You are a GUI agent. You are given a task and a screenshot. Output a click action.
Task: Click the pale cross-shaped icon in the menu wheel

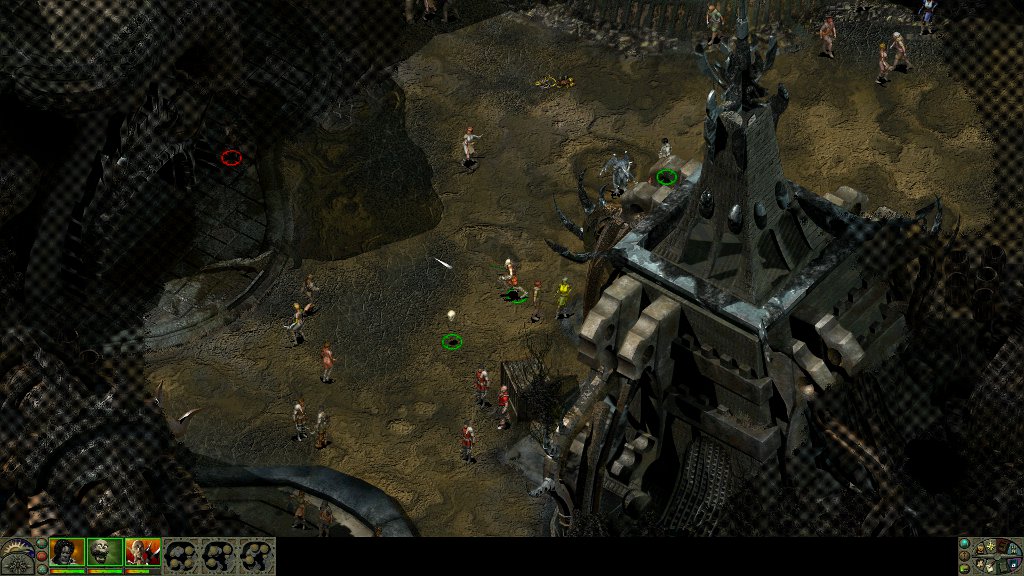979,564
